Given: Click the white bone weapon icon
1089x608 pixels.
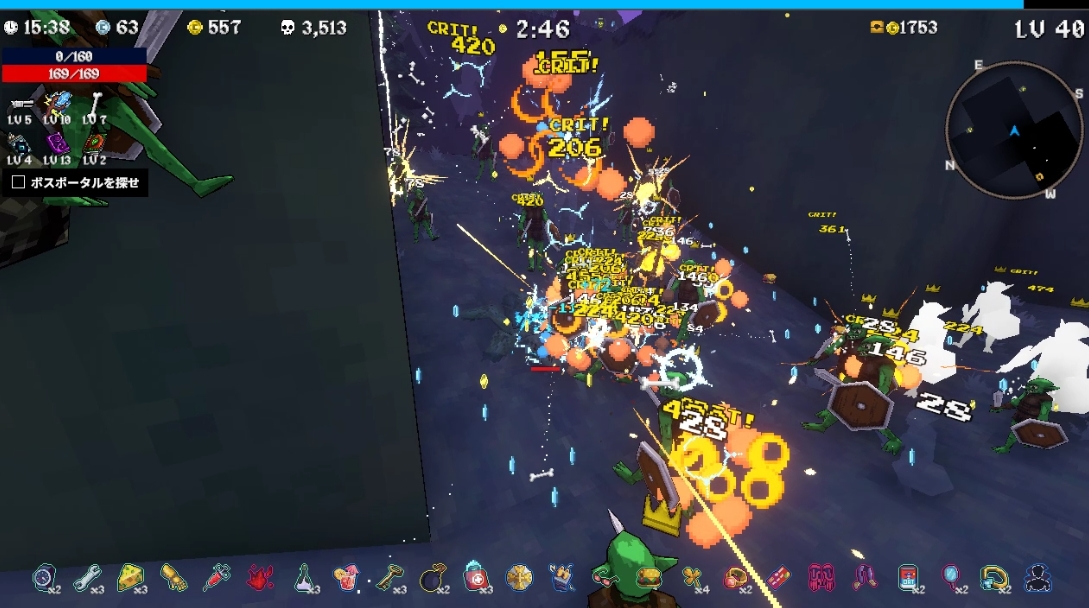Looking at the screenshot, I should (94, 102).
